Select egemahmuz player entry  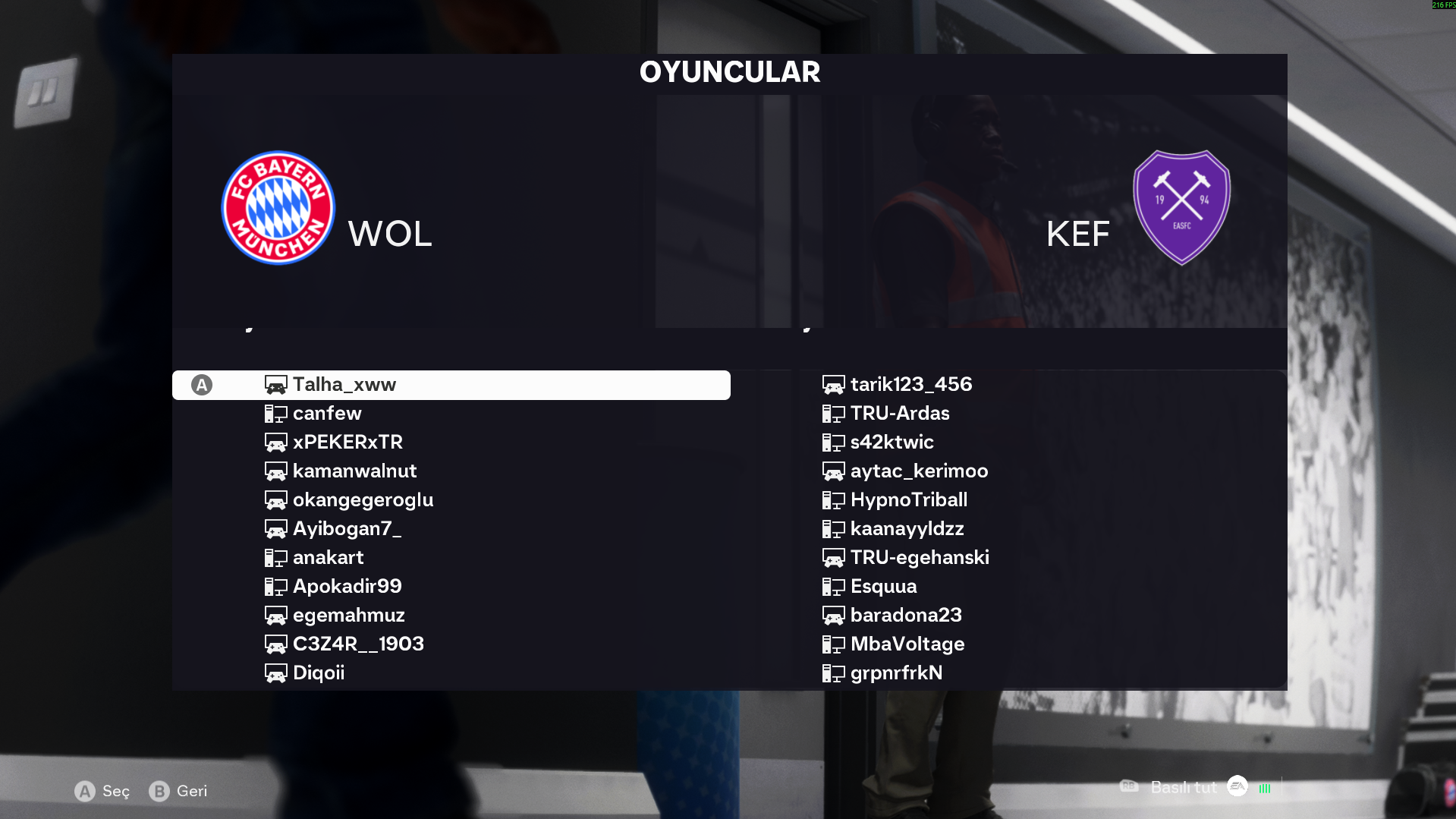(348, 616)
